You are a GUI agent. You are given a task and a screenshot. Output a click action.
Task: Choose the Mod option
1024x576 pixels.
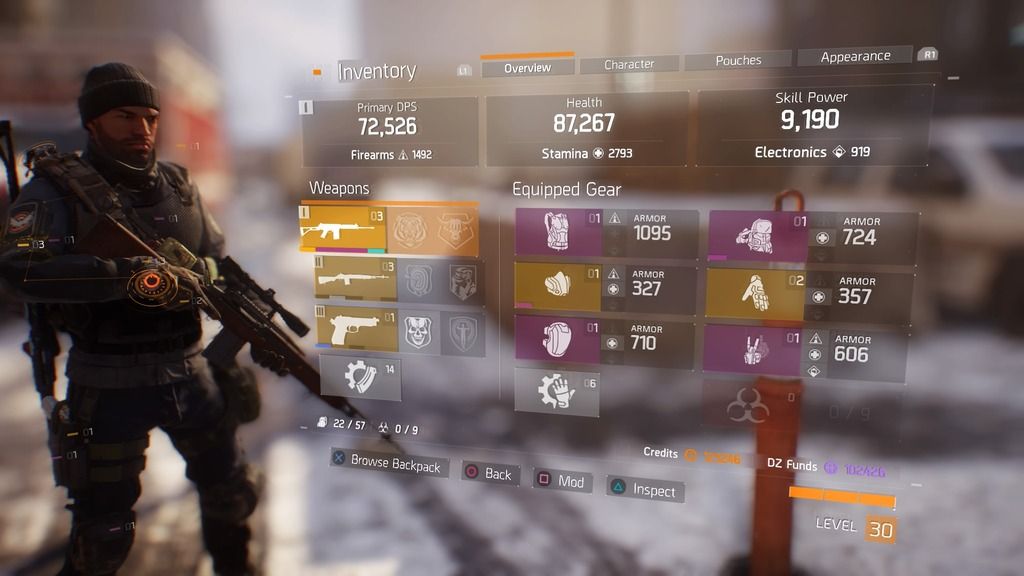[x=561, y=481]
